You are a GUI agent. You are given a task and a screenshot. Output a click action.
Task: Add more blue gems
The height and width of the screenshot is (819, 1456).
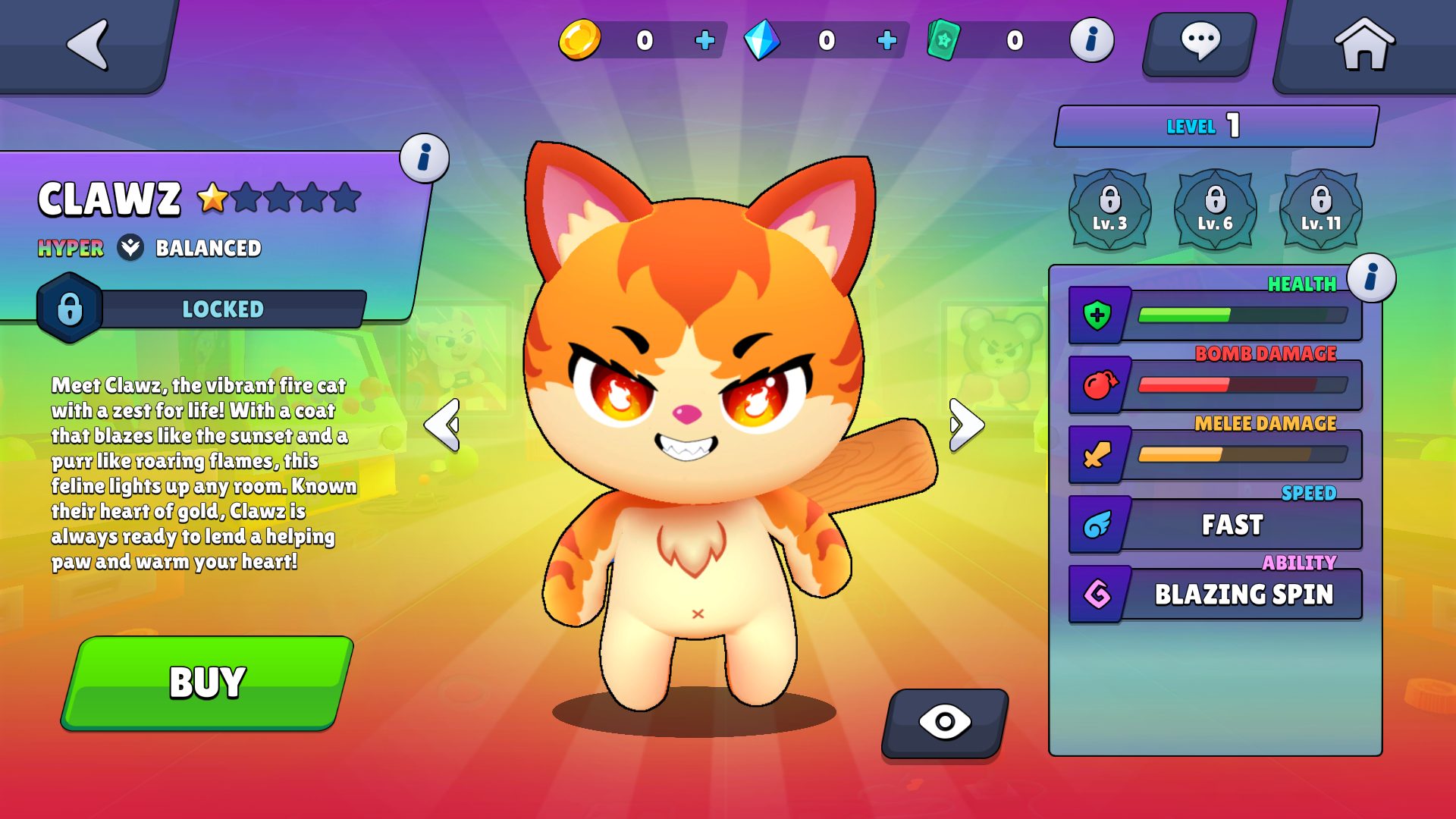886,40
